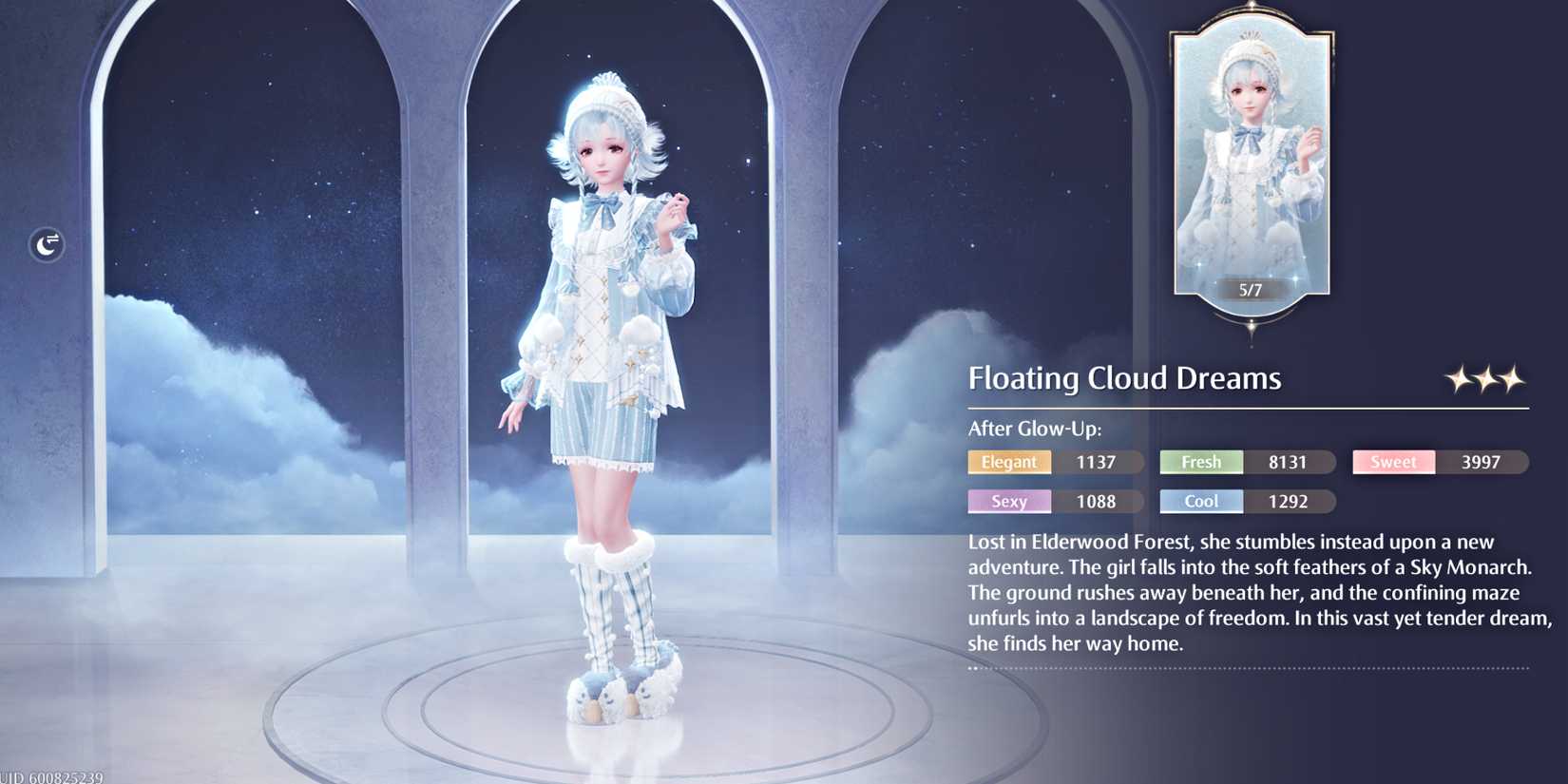Click the outfit portrait preview card
Image resolution: width=1568 pixels, height=784 pixels.
click(1251, 166)
